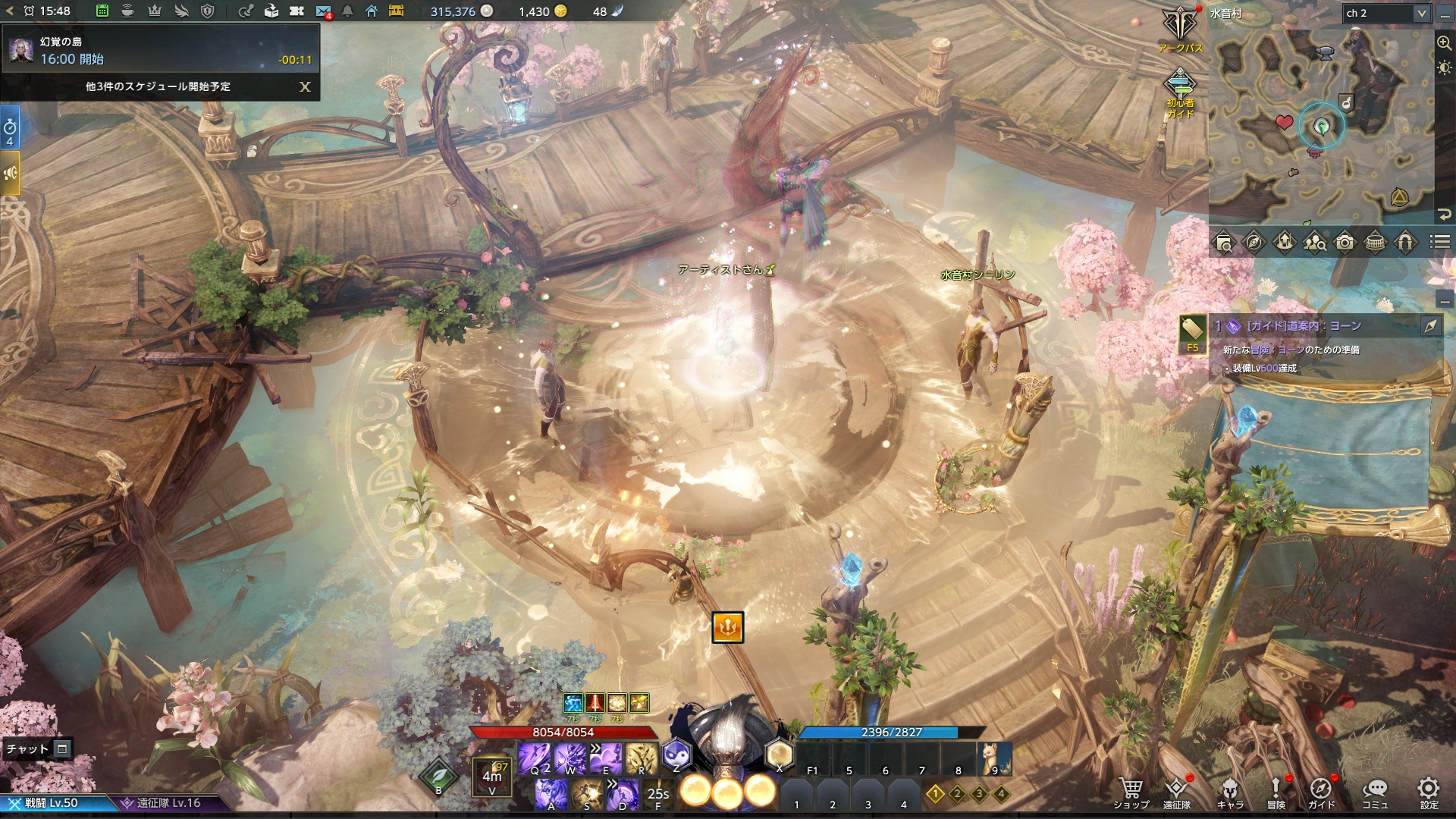Use the alpaca pet item in slot 9
The image size is (1456, 819).
click(x=995, y=758)
